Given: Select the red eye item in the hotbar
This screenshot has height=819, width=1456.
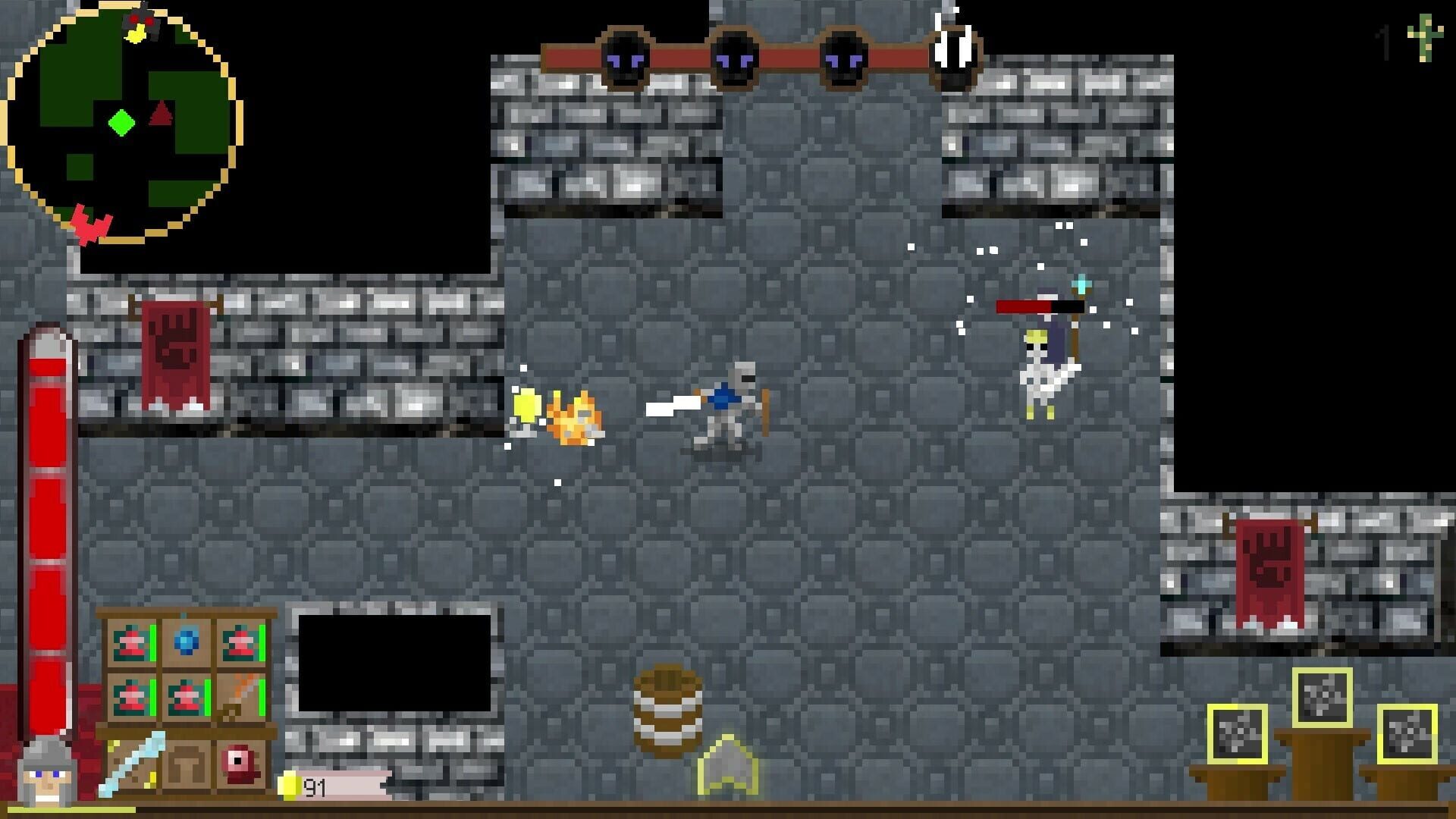Looking at the screenshot, I should tap(239, 764).
